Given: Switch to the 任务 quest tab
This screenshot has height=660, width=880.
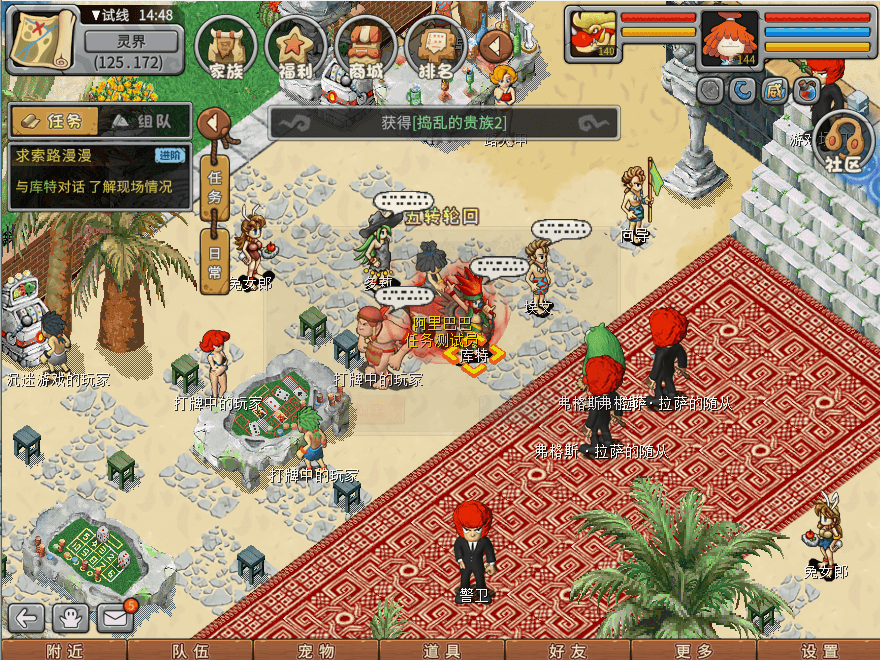Looking at the screenshot, I should point(55,121).
